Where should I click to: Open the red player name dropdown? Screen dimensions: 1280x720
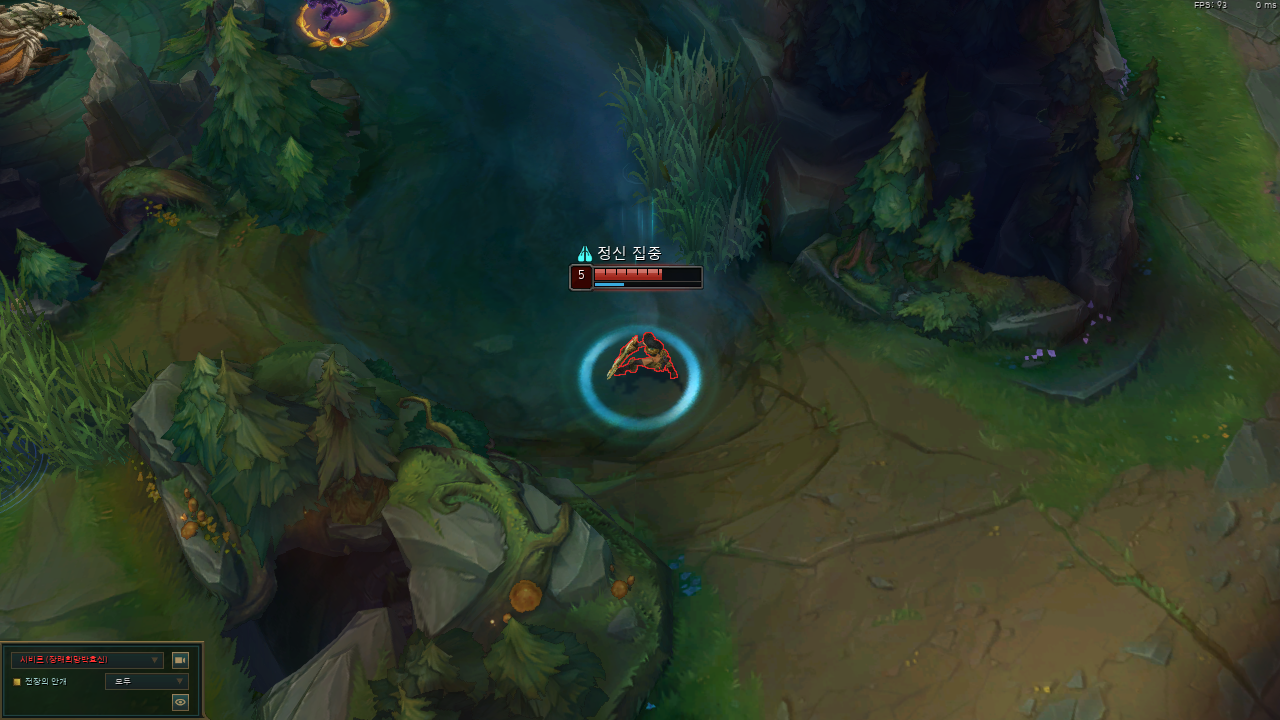tap(87, 660)
